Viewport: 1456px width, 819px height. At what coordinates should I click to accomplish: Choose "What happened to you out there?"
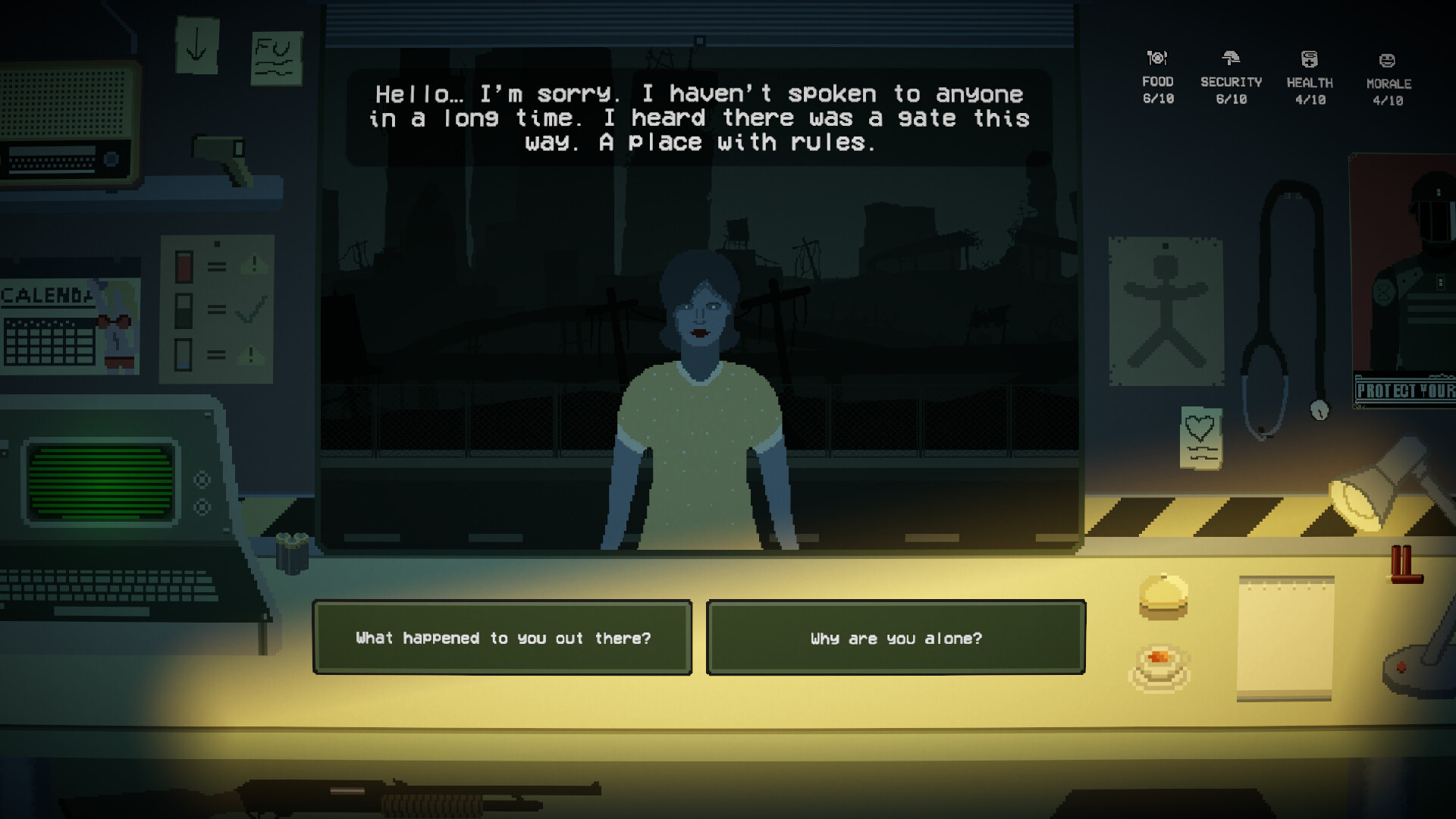503,638
